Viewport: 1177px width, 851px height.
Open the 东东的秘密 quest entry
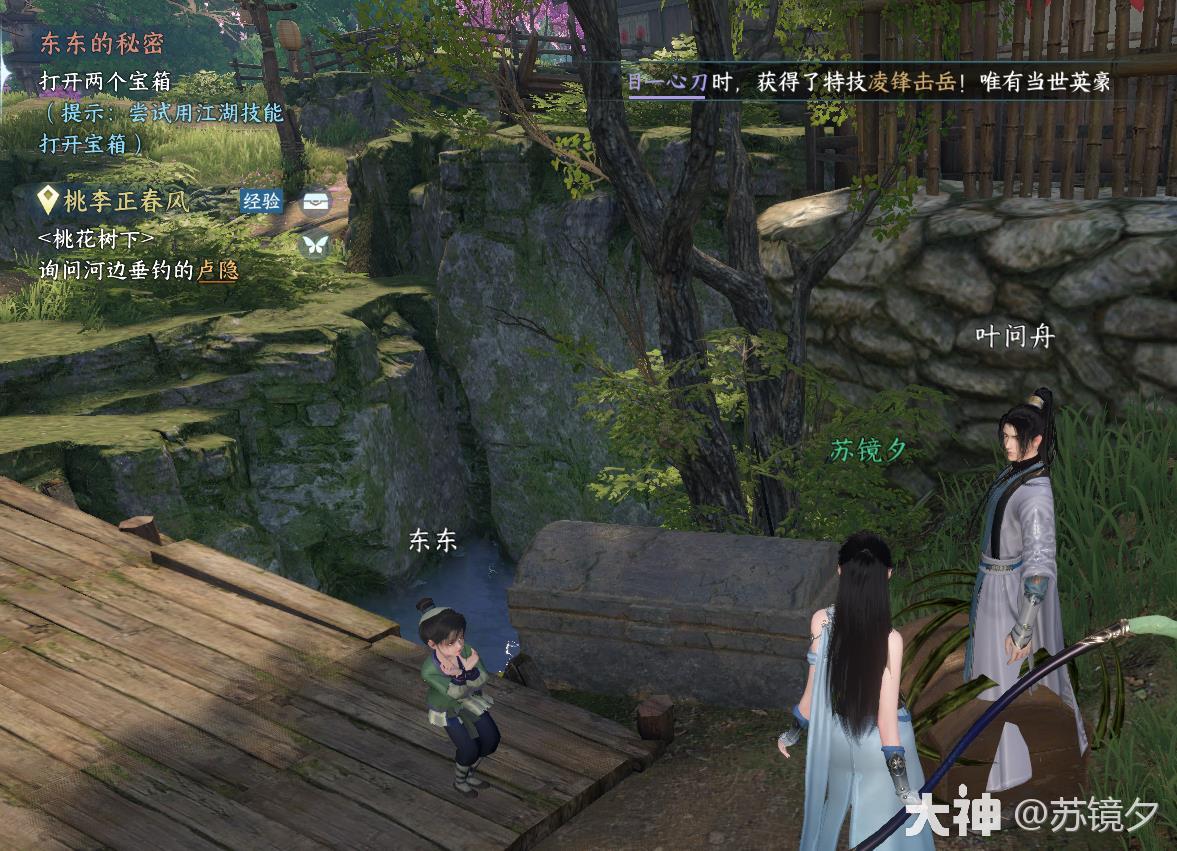[x=100, y=43]
